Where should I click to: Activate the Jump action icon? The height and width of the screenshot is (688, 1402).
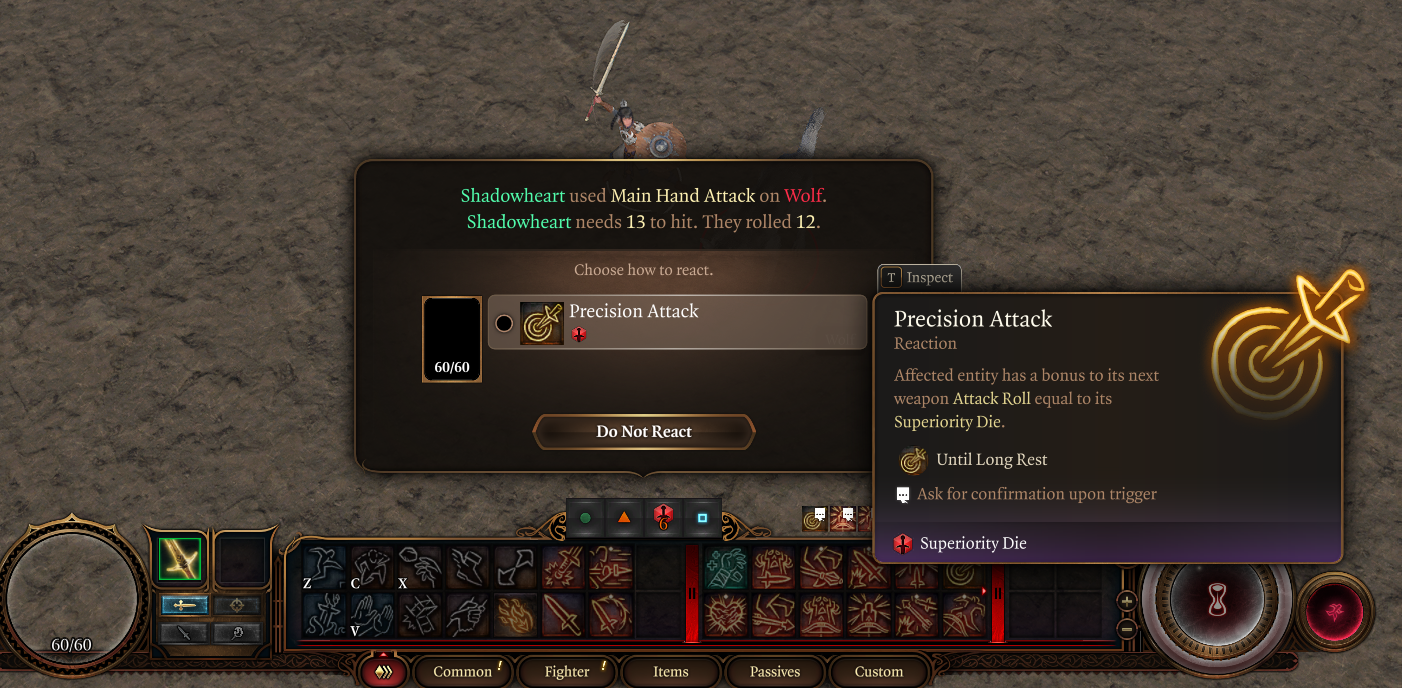(x=324, y=567)
